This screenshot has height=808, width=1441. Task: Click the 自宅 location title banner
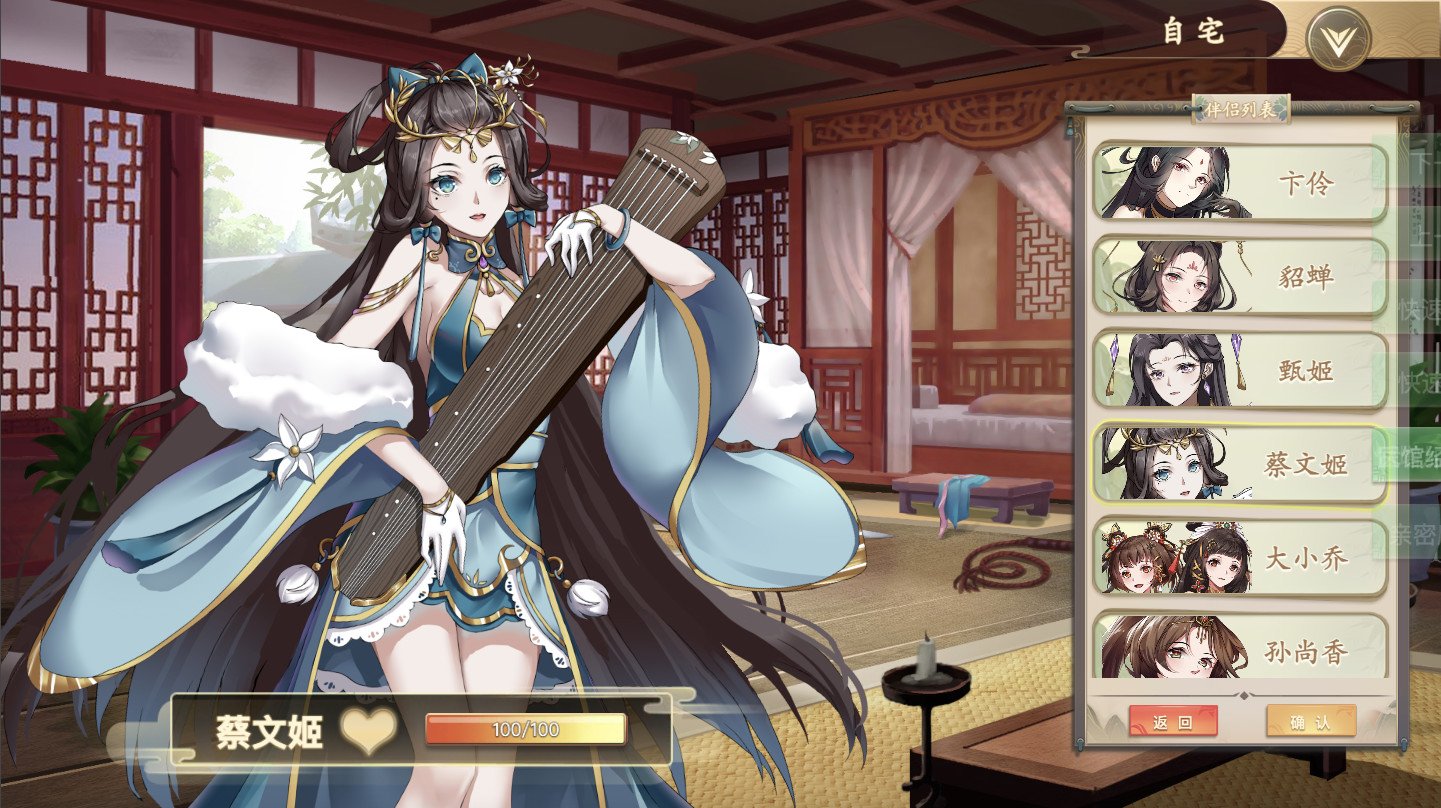tap(1195, 30)
